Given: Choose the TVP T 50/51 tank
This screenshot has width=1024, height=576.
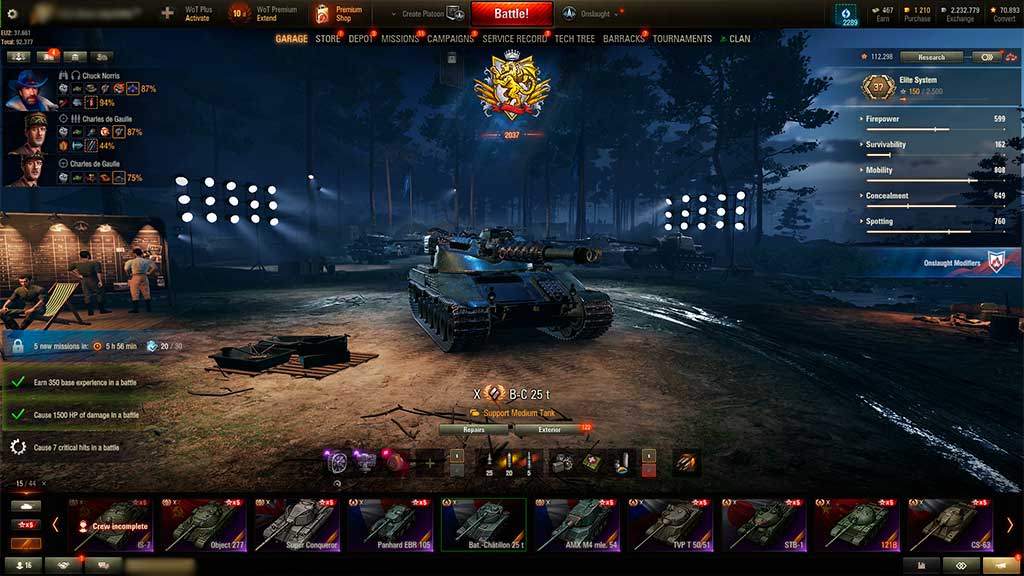Looking at the screenshot, I should pyautogui.click(x=675, y=524).
